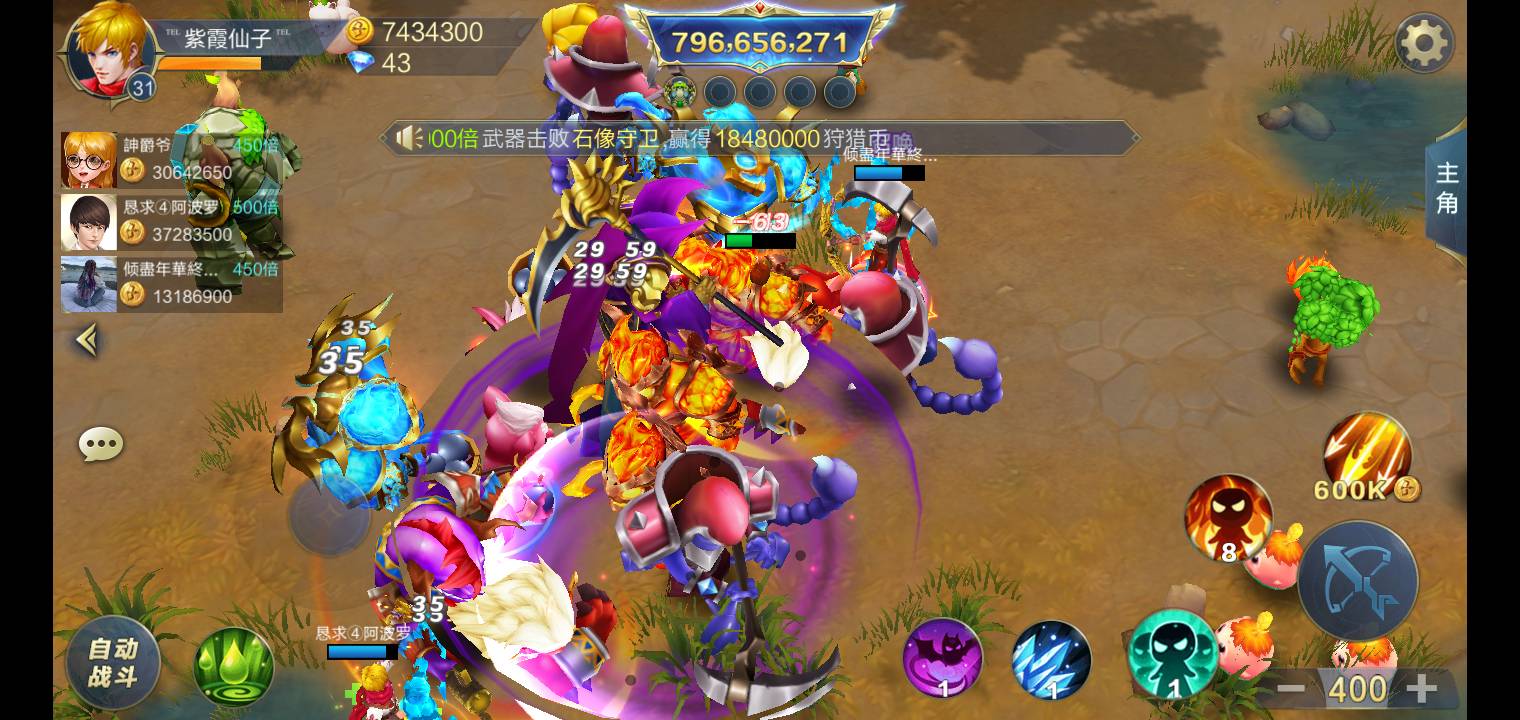
Task: Use the ice shard skill
Action: click(x=1050, y=659)
